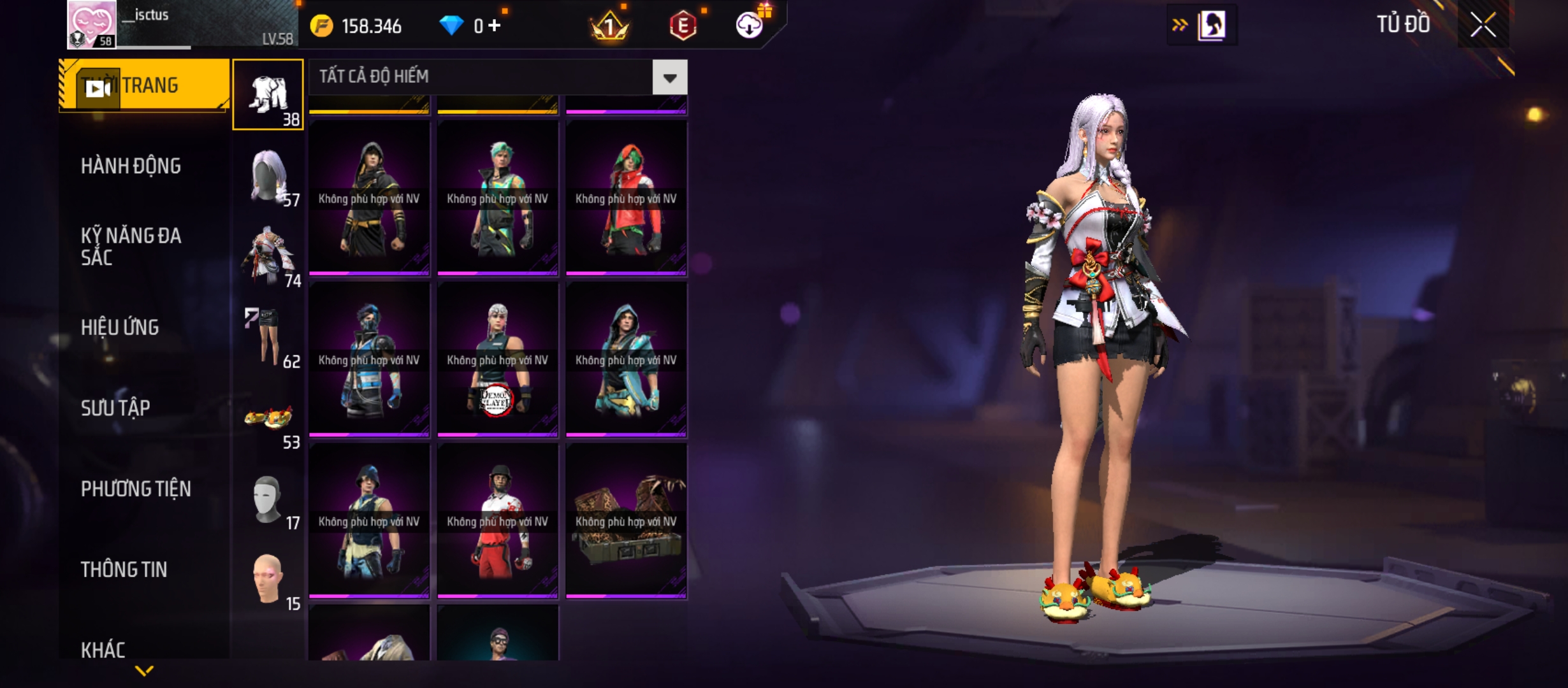Add diamonds using the plus button
Viewport: 1568px width, 688px height.
[495, 25]
